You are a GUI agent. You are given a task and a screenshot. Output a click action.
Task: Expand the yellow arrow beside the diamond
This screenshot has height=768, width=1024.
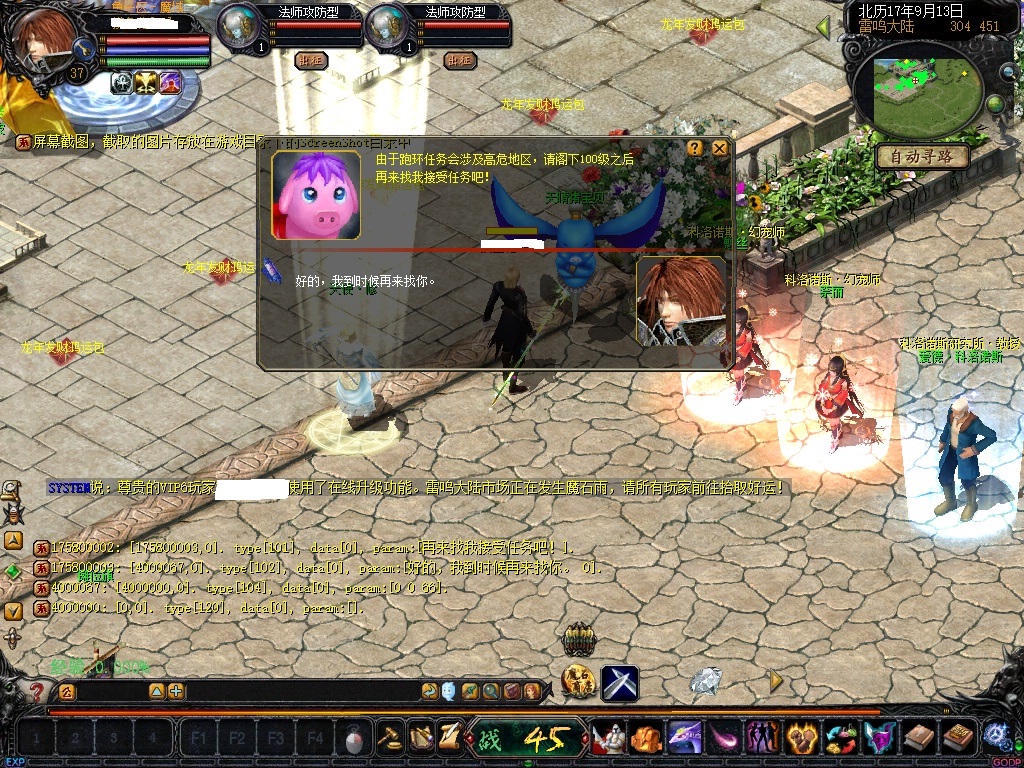775,682
